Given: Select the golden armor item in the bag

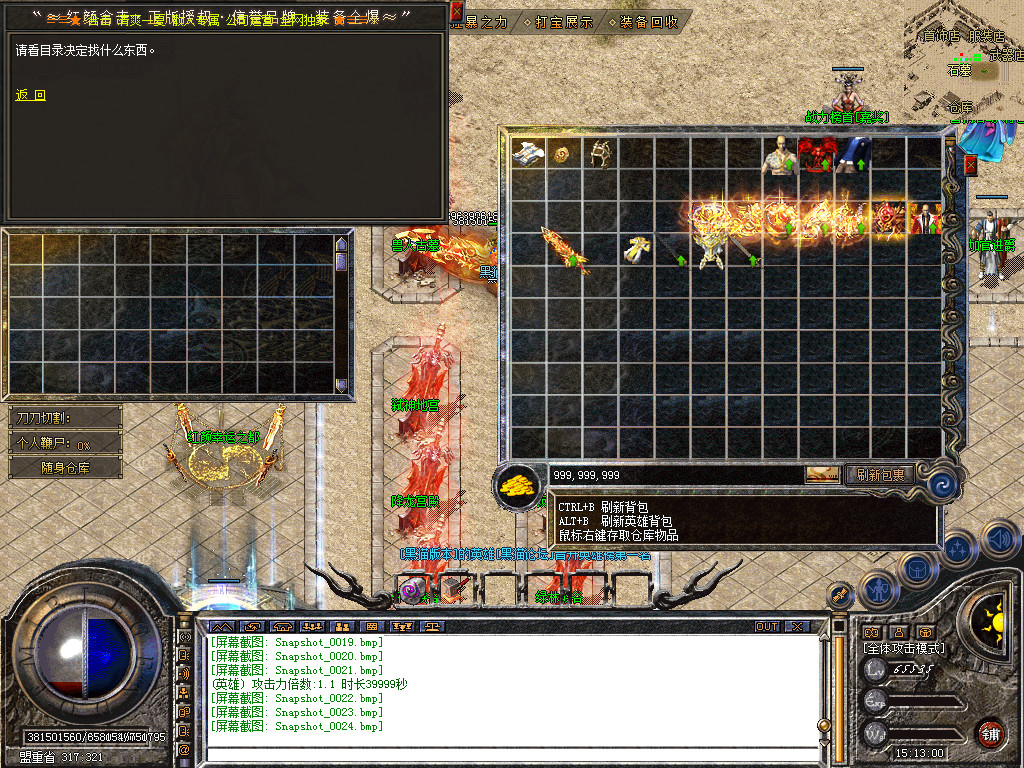Looking at the screenshot, I should pos(710,245).
